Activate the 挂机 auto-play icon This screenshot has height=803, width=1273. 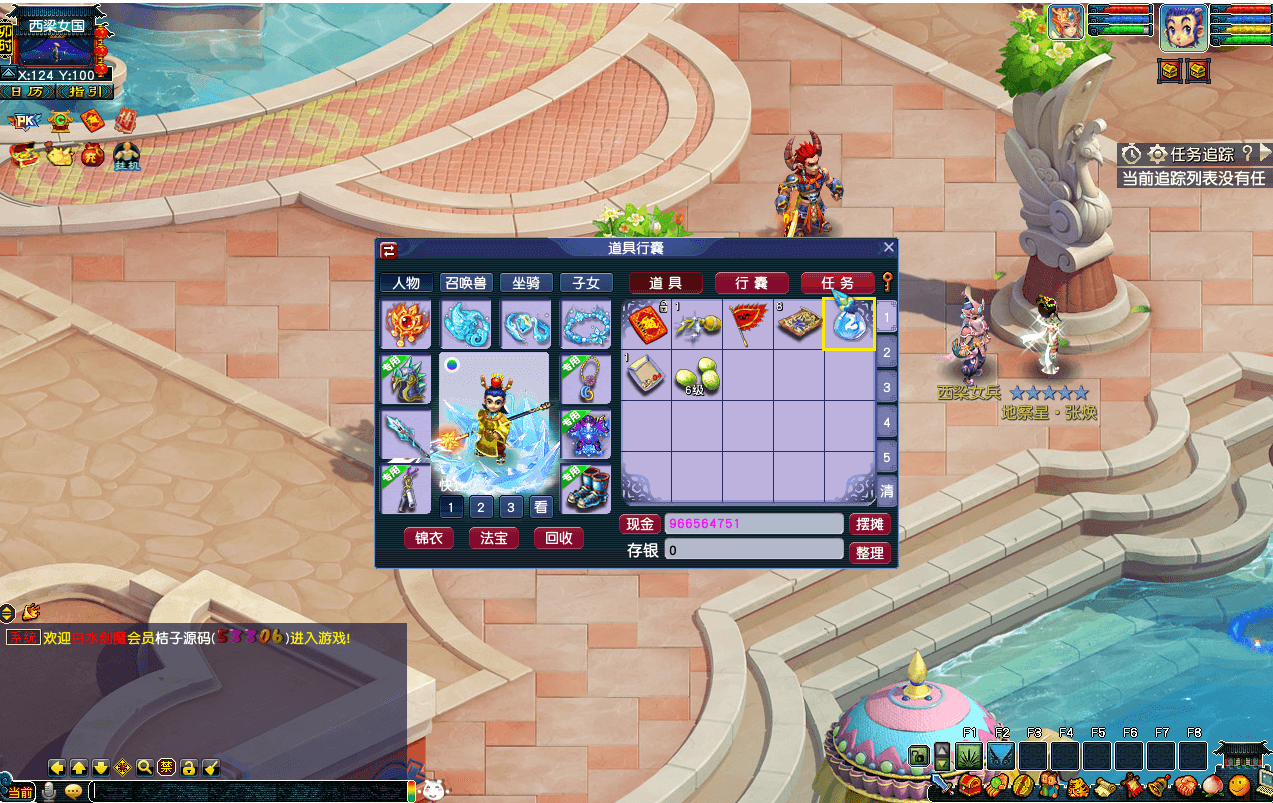coord(127,156)
